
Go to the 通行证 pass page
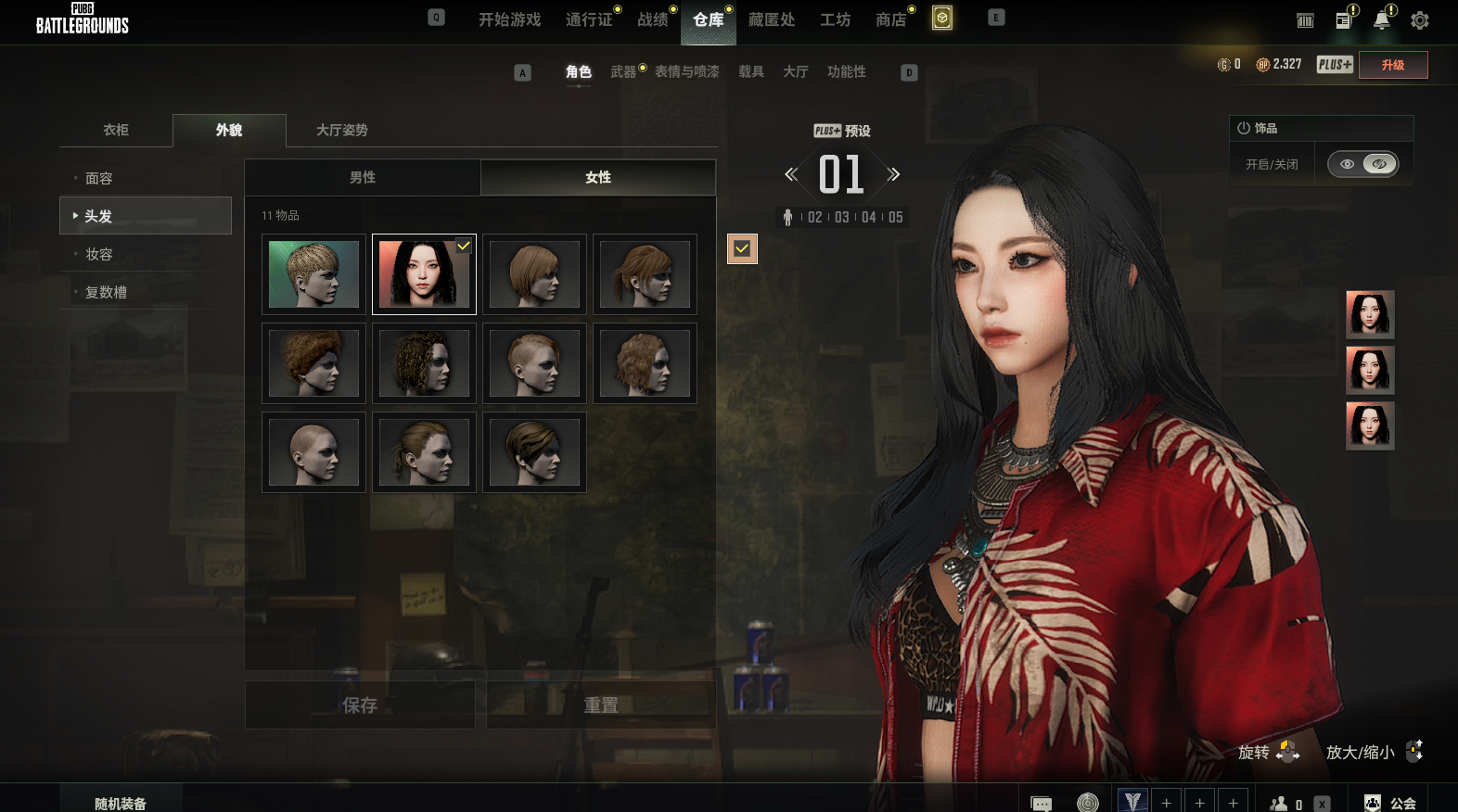[x=589, y=19]
